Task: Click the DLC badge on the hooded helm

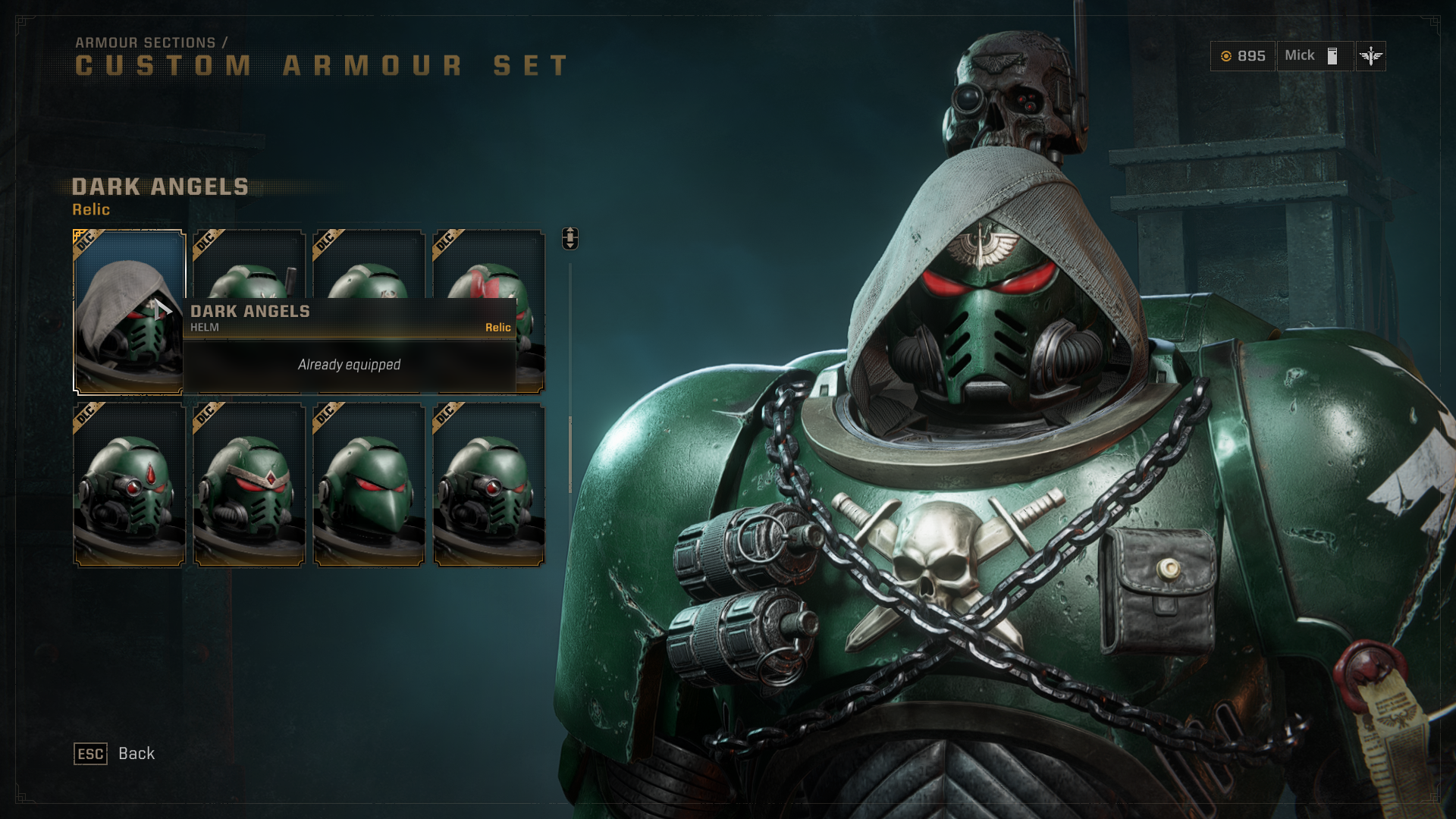Action: (x=84, y=241)
